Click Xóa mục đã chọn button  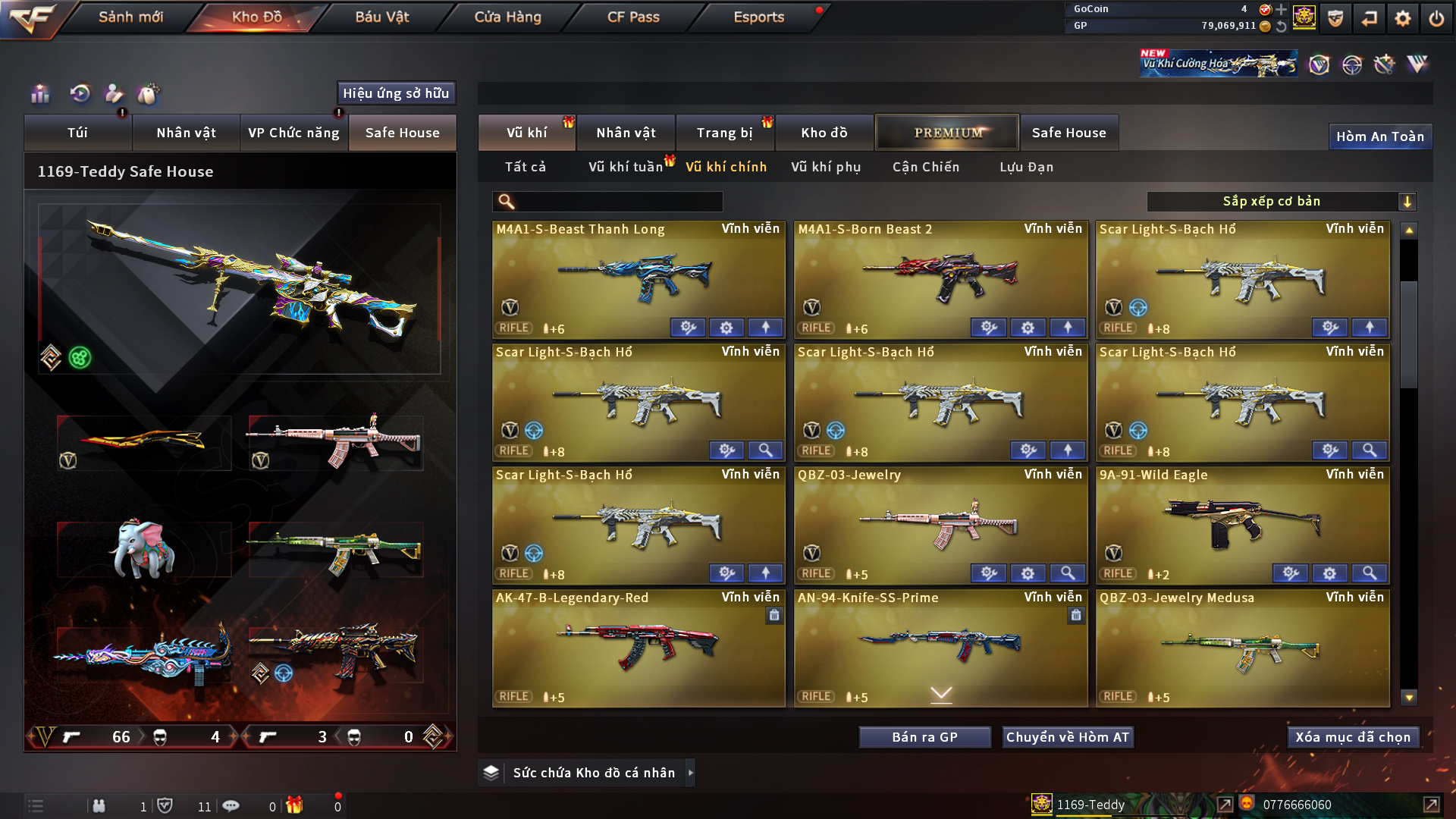point(1353,737)
